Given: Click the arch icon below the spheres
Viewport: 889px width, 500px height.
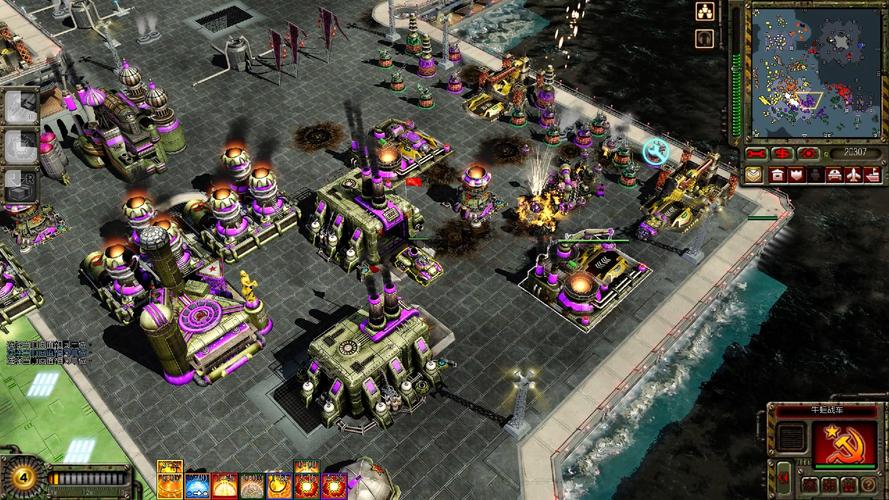Looking at the screenshot, I should pyautogui.click(x=704, y=38).
